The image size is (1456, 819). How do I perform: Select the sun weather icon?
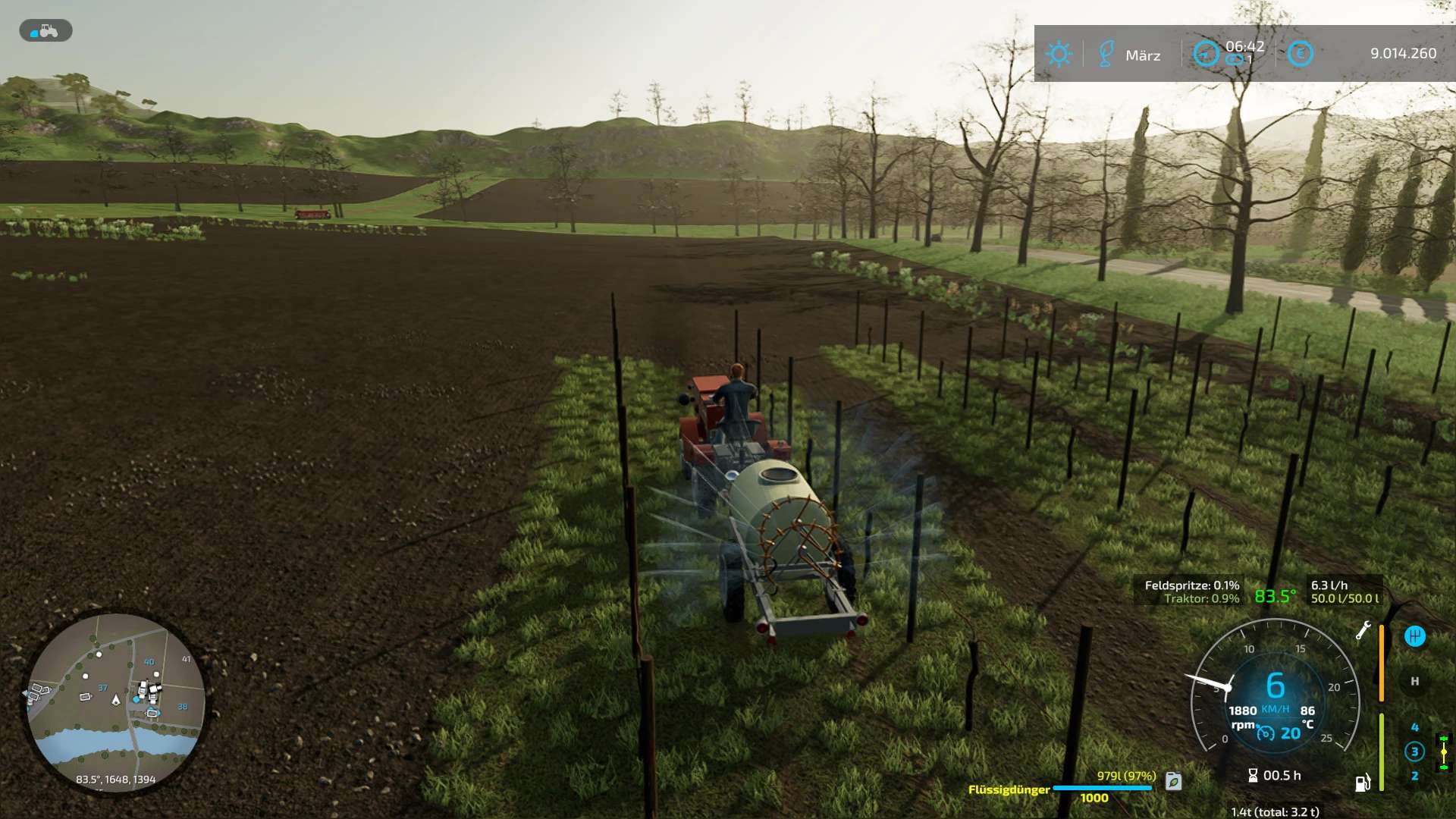(x=1059, y=54)
